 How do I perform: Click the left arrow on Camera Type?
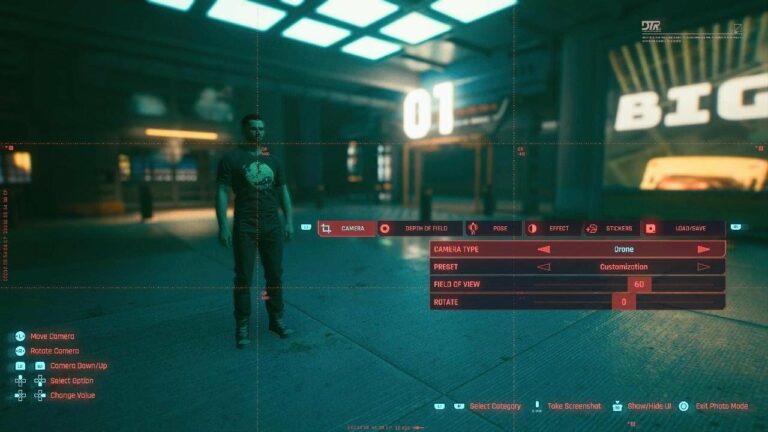(x=544, y=249)
